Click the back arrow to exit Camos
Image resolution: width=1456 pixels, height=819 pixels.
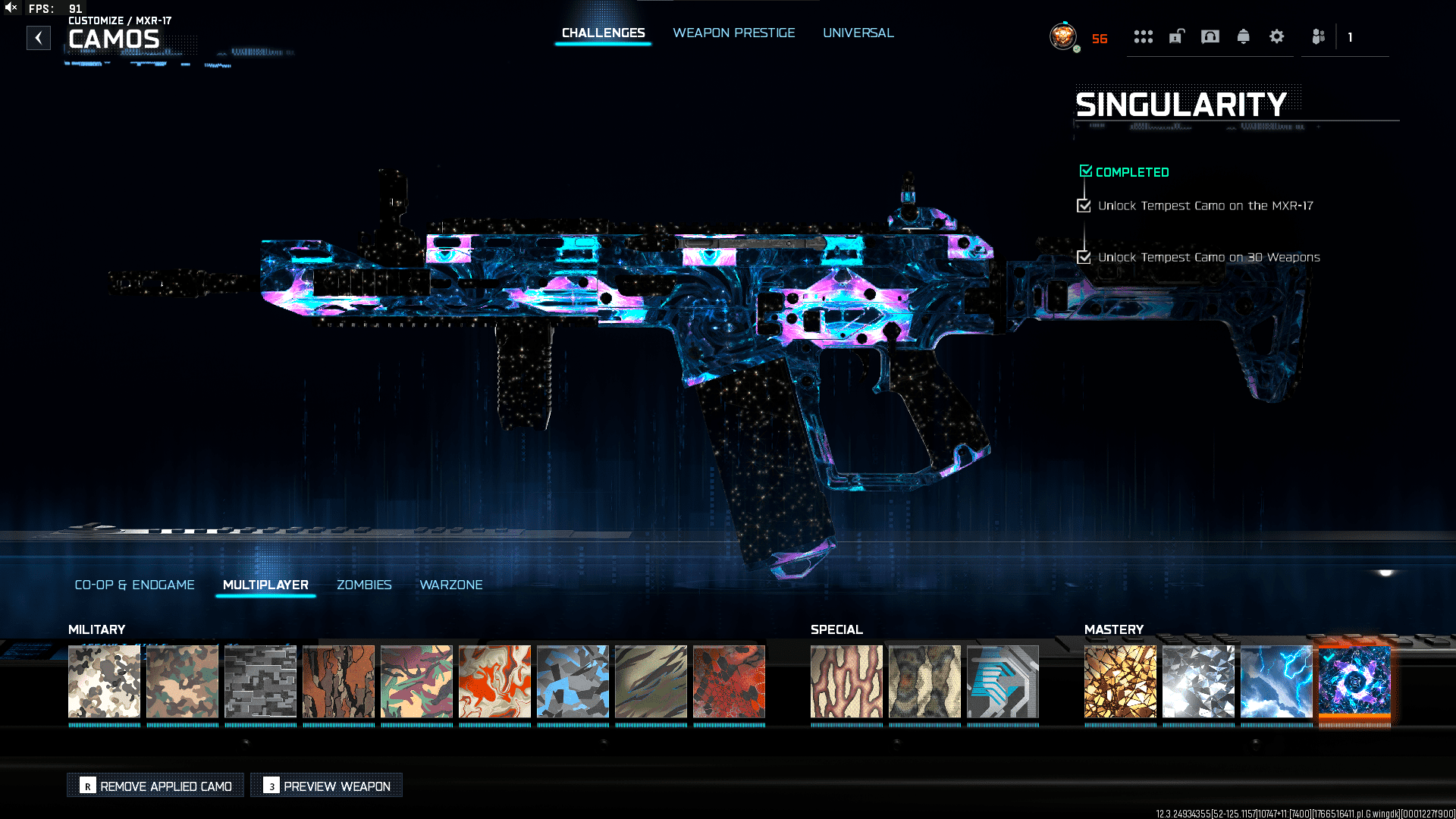pyautogui.click(x=39, y=38)
